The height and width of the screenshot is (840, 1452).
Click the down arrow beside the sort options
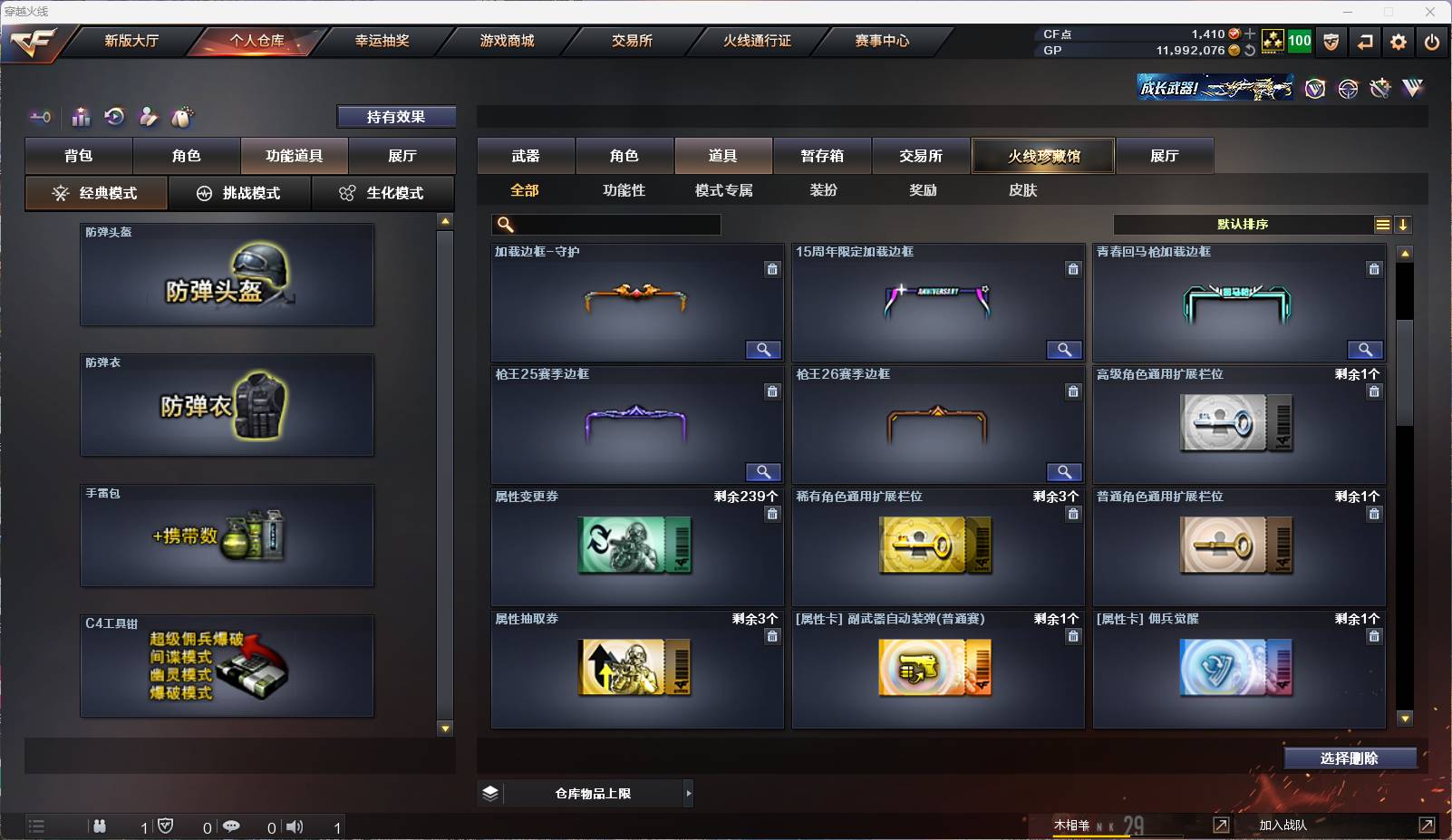(1404, 224)
